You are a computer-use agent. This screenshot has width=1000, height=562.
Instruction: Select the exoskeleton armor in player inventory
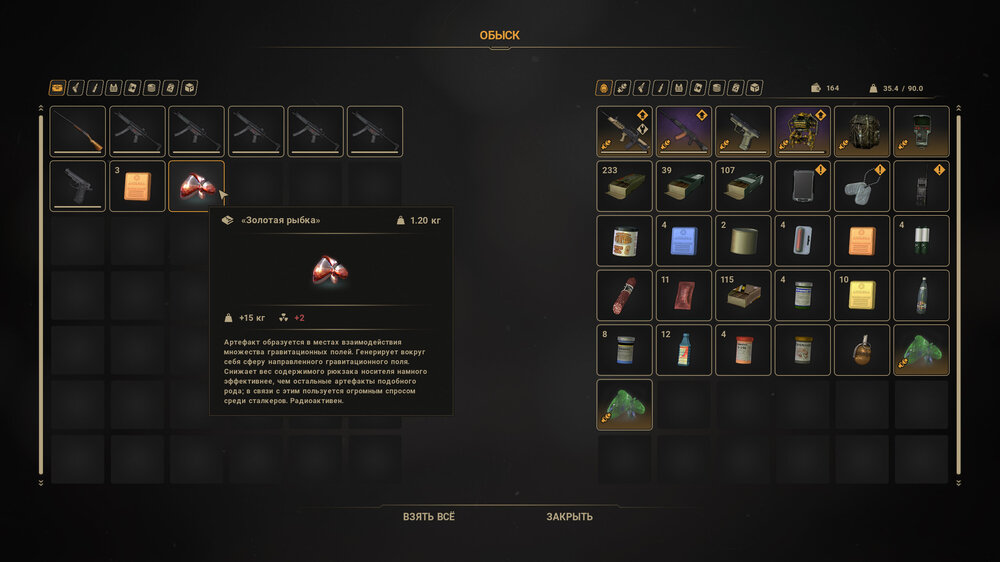click(x=802, y=132)
